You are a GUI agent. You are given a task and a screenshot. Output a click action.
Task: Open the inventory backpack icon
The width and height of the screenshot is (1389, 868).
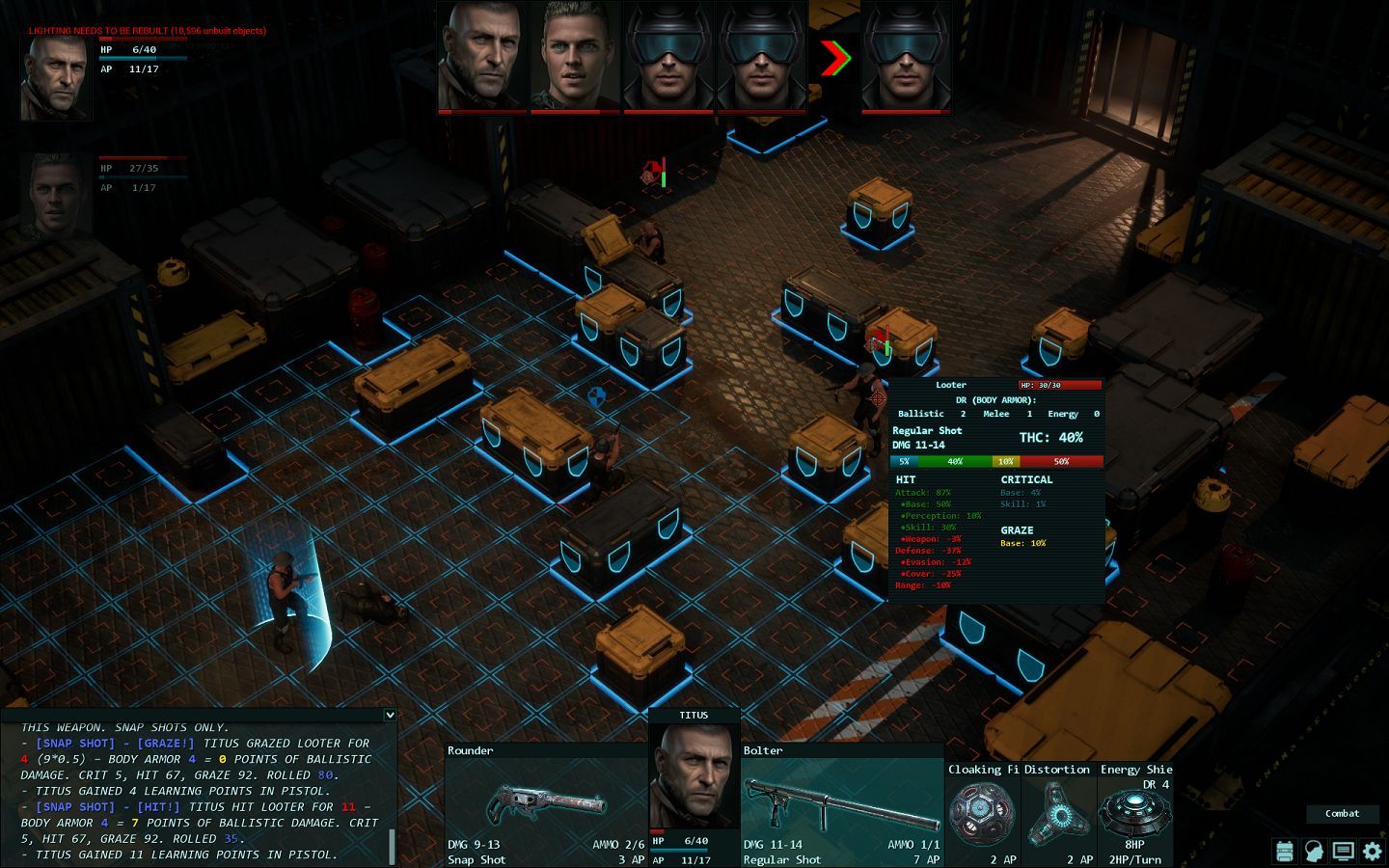coord(1285,852)
